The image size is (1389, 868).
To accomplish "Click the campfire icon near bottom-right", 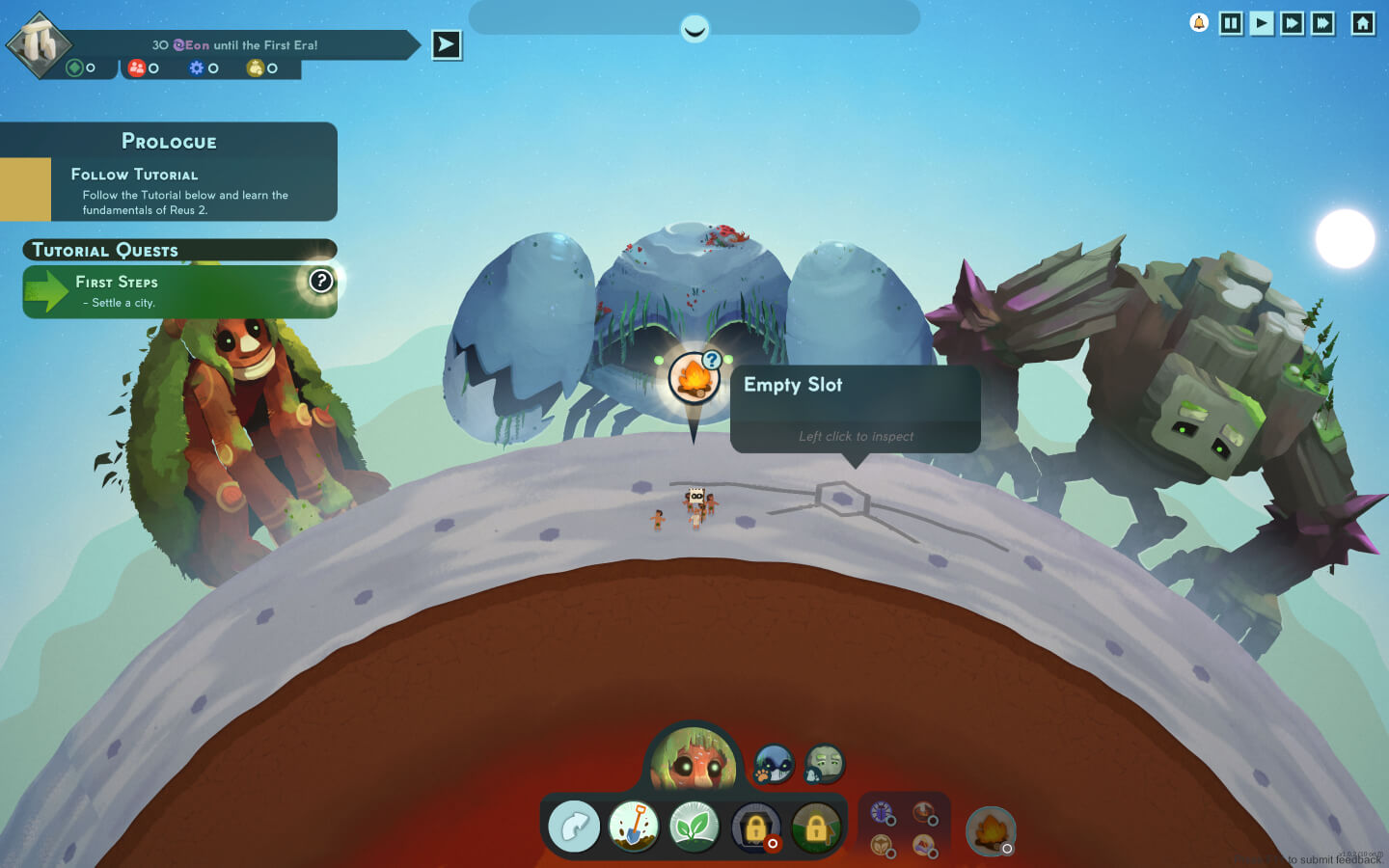I will tap(988, 829).
